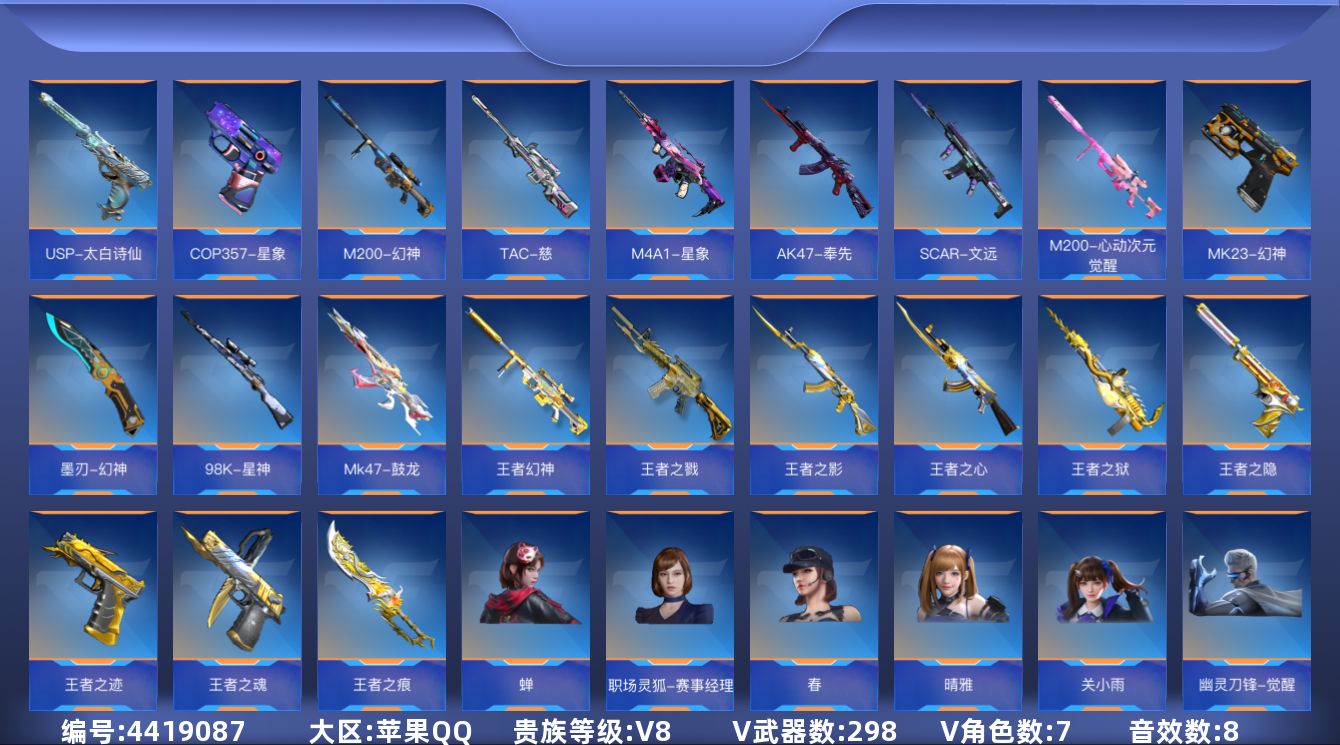The image size is (1340, 745).
Task: Select the 王者之心 weapon card
Action: coord(957,394)
